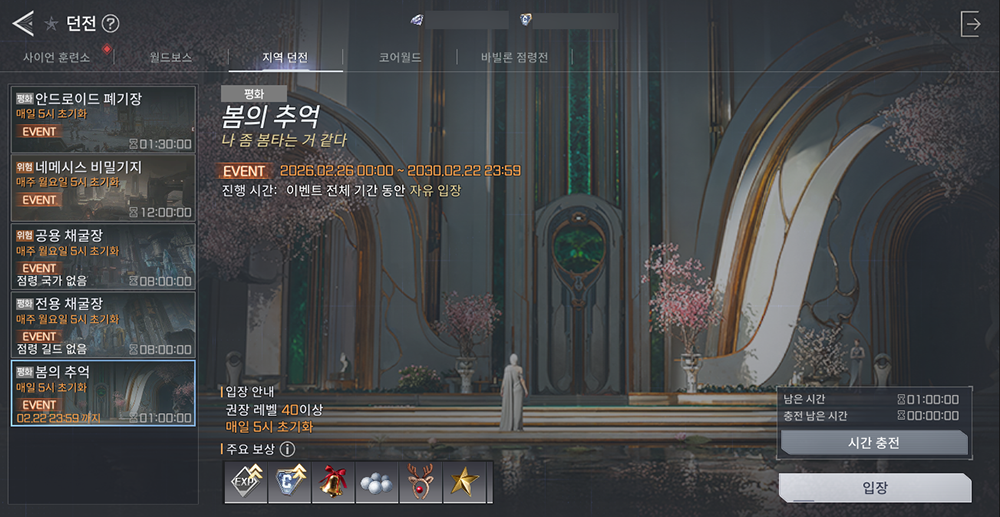The height and width of the screenshot is (517, 1000).
Task: Open the 바빌론 점령전 tab
Action: tap(514, 57)
